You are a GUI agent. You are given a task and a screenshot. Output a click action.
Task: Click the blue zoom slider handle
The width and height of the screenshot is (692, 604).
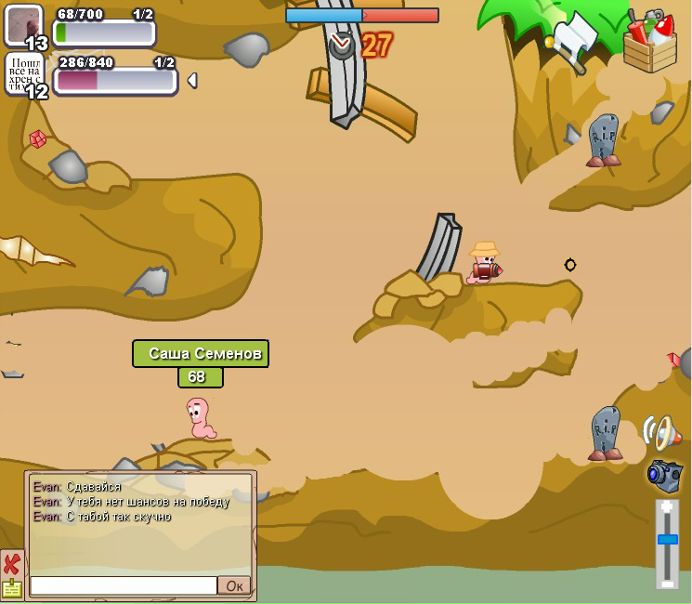click(667, 540)
